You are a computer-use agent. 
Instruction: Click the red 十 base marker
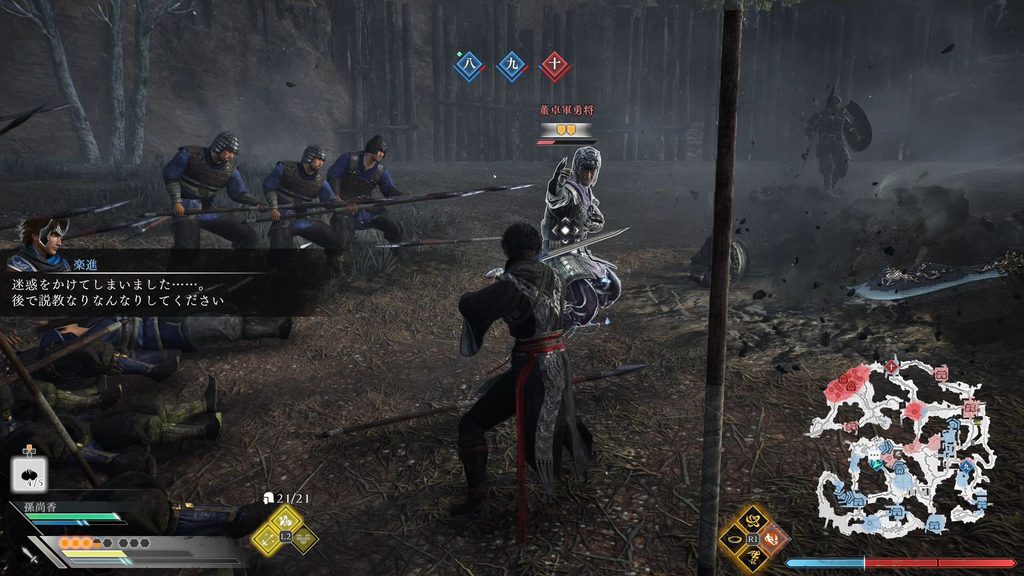tap(554, 66)
